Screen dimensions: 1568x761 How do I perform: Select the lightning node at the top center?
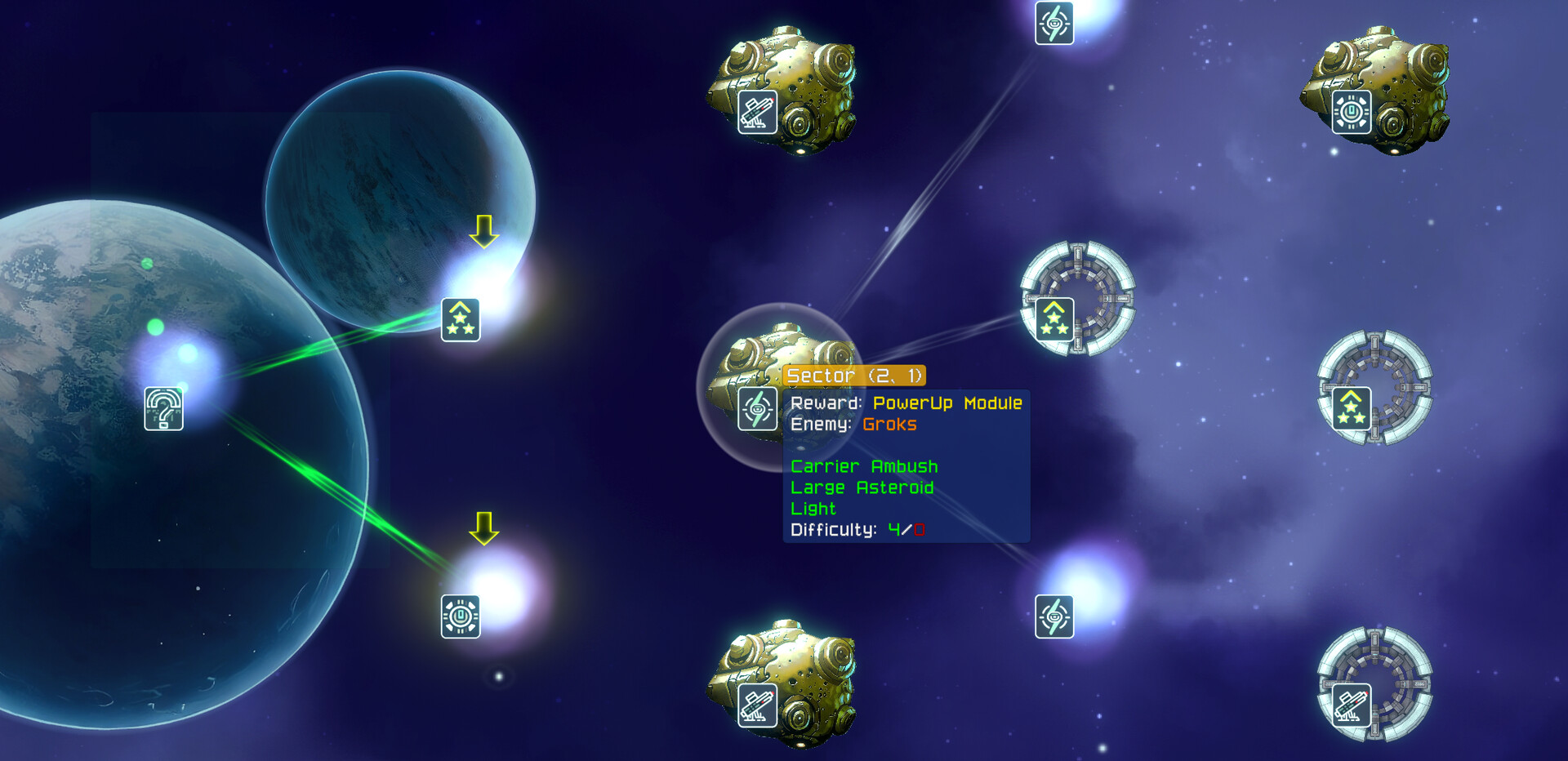point(1054,24)
